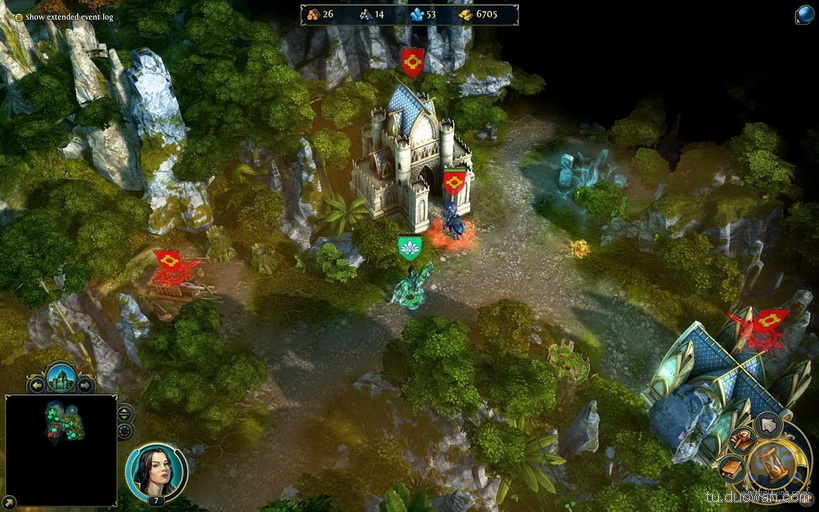Click the round dotted button beside the minimap
The height and width of the screenshot is (512, 819).
(125, 431)
